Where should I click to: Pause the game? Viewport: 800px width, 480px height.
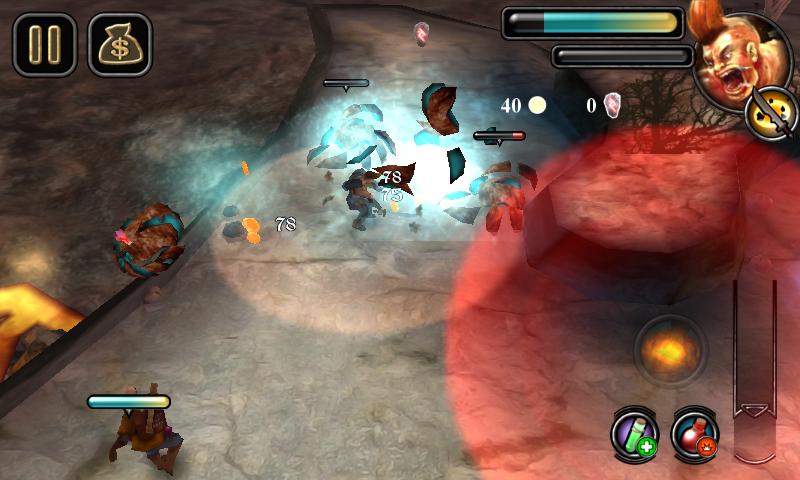point(44,45)
